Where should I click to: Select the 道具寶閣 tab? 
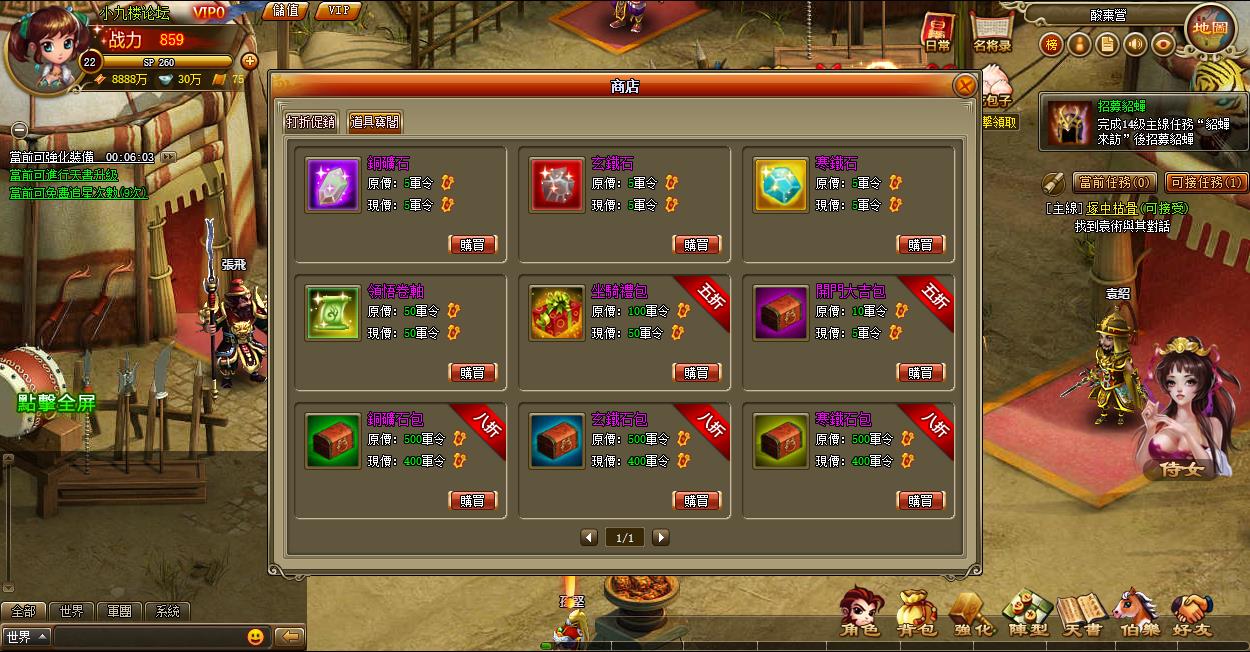[x=375, y=122]
